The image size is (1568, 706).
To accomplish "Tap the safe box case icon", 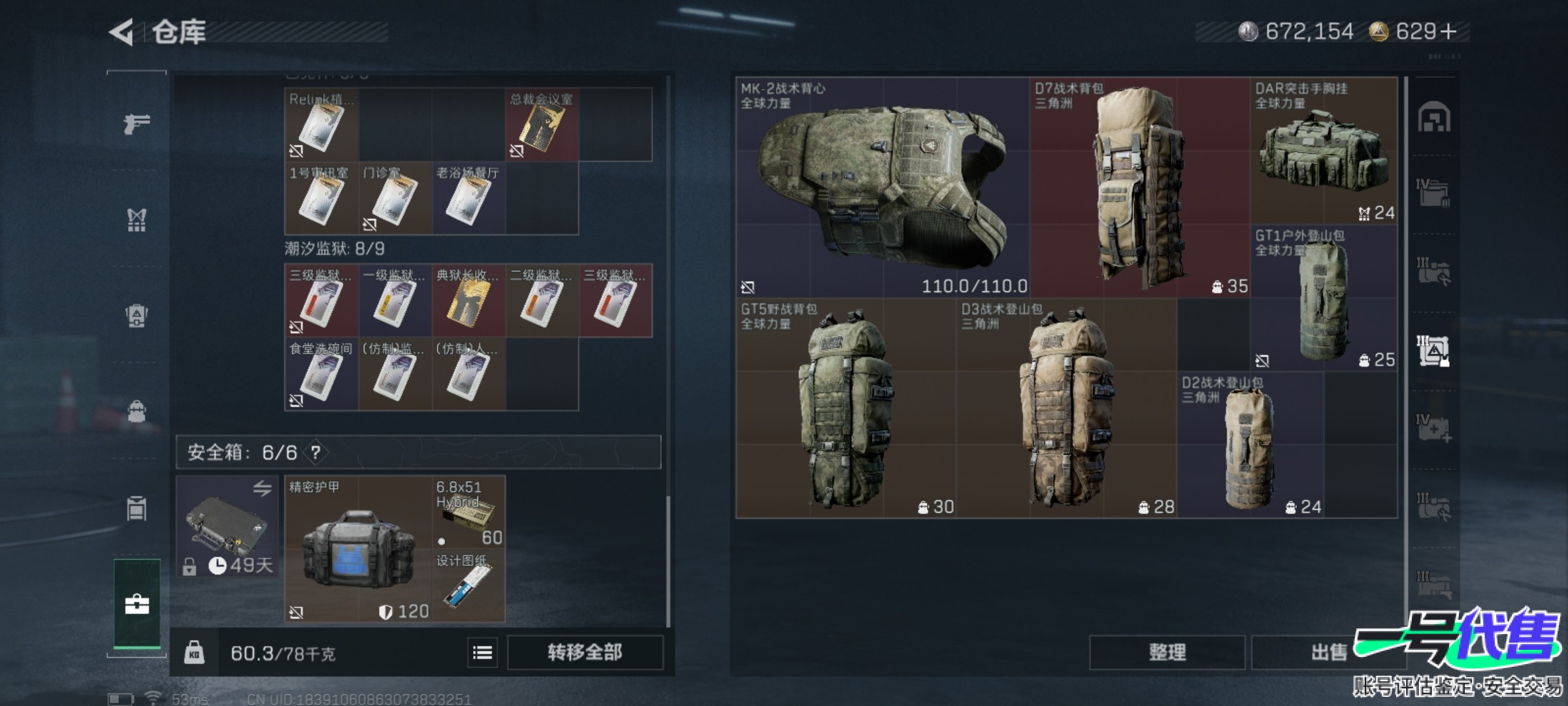I will click(227, 526).
